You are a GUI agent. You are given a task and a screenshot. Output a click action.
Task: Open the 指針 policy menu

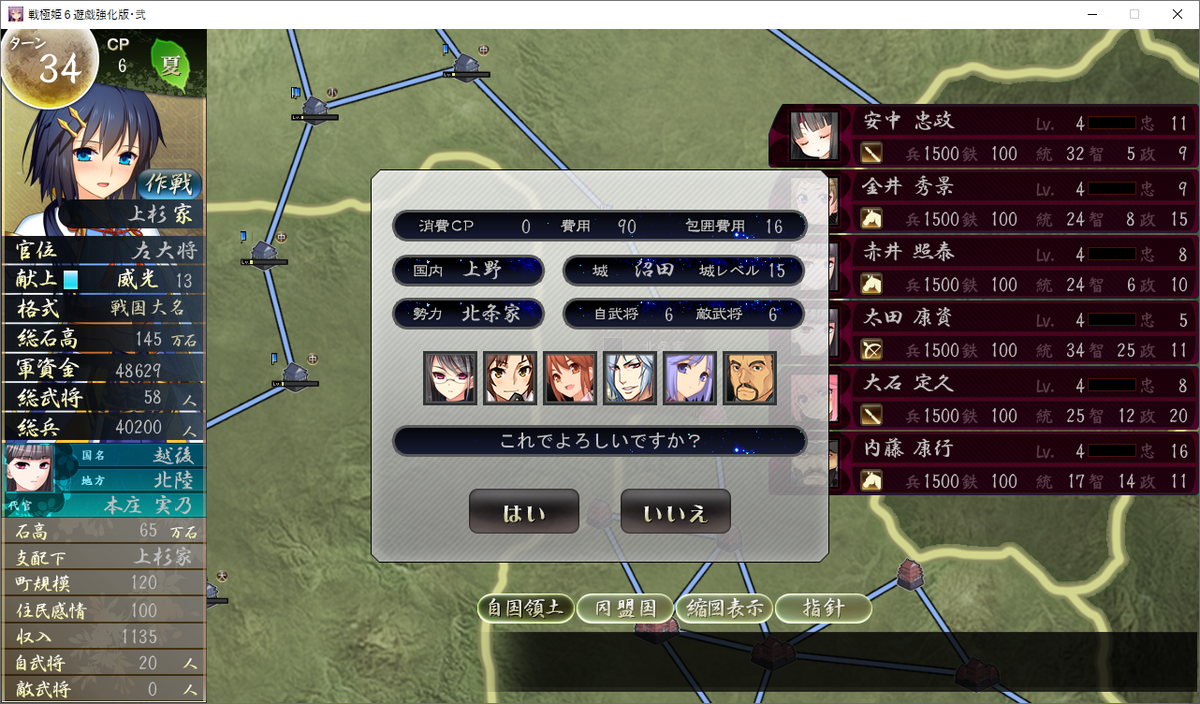pyautogui.click(x=823, y=608)
